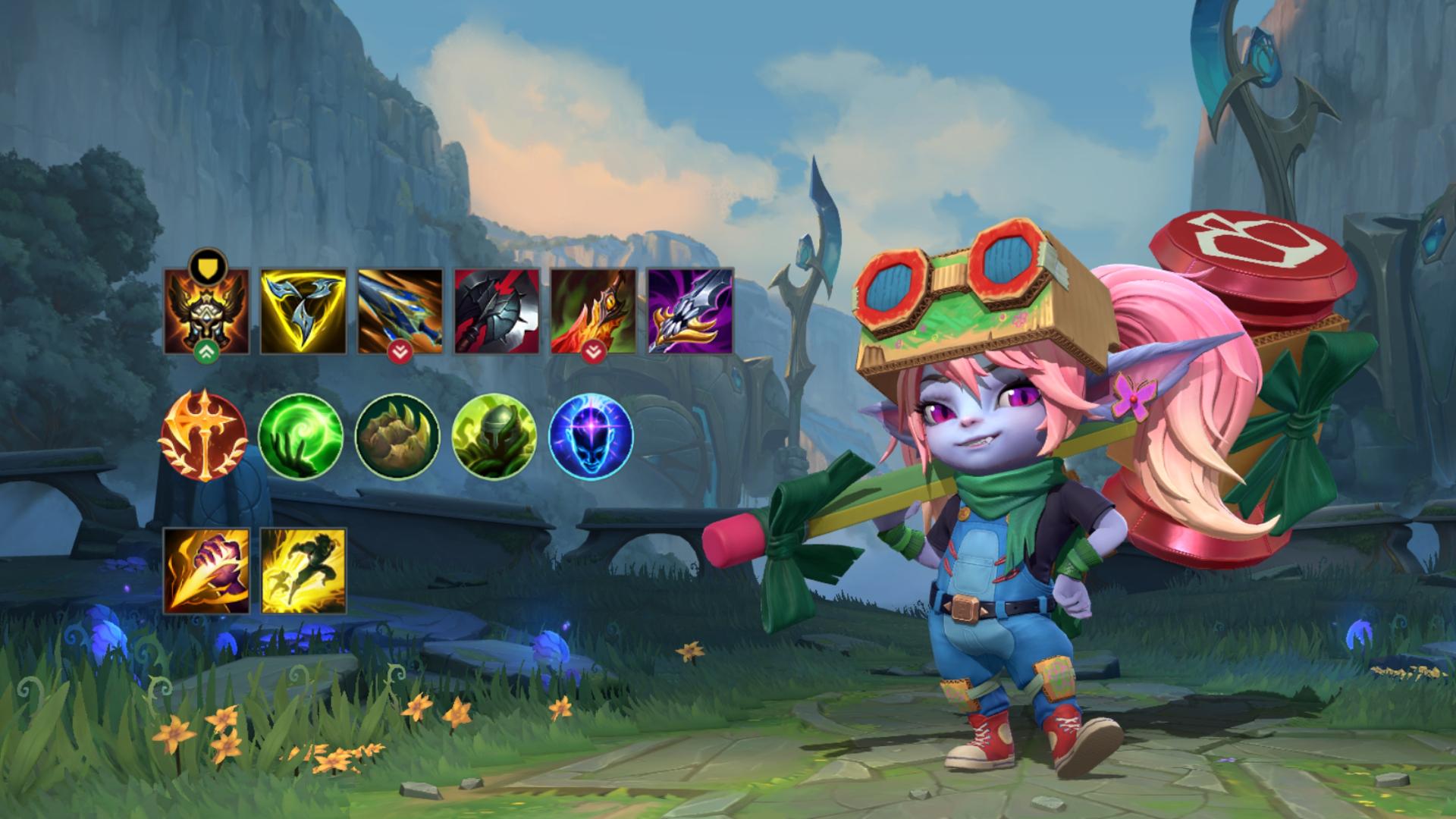Choose the fiery fist summoner spell
The height and width of the screenshot is (819, 1456).
206,571
